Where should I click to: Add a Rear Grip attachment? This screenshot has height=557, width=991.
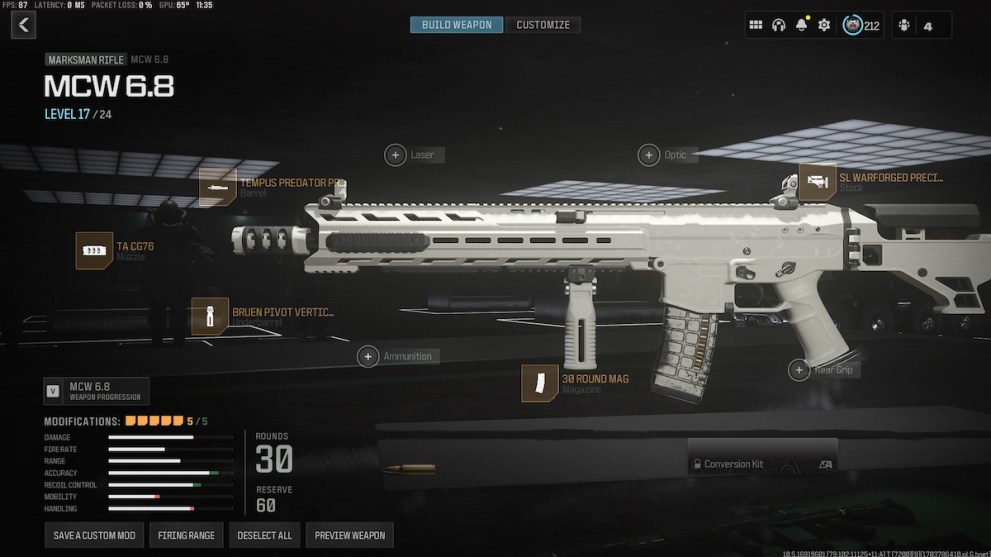799,370
